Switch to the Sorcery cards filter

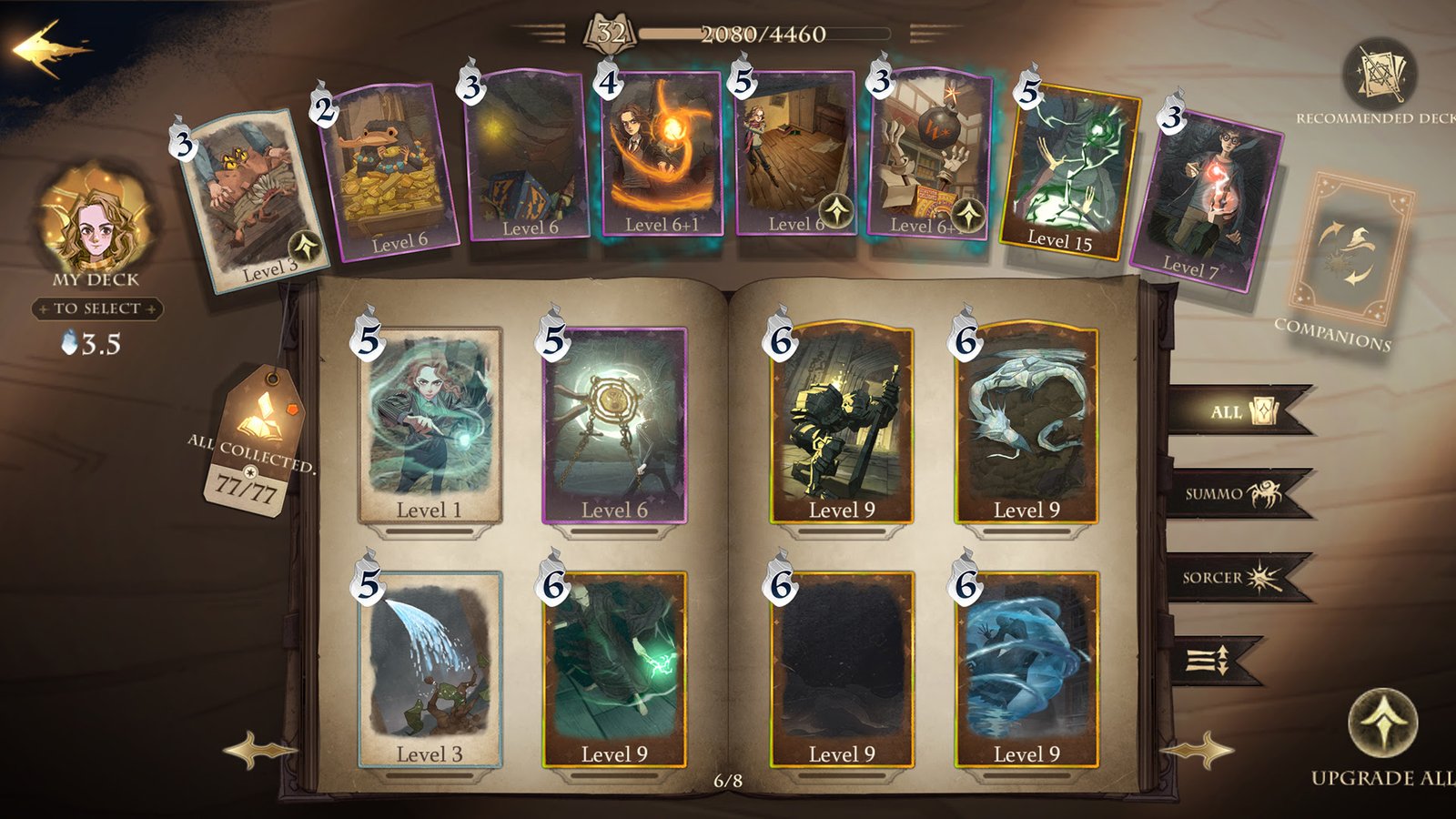tap(1239, 577)
